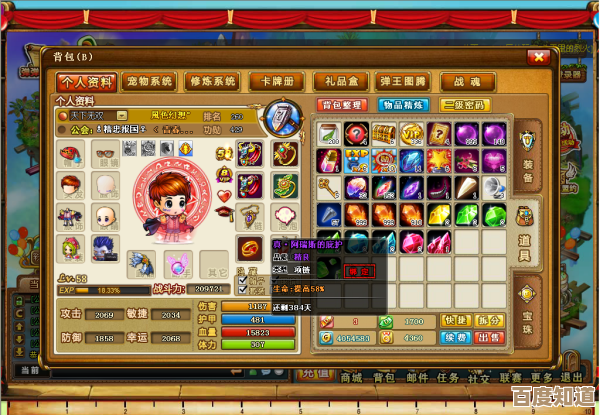Click the red 出售 sell button
The height and width of the screenshot is (415, 600).
(489, 338)
